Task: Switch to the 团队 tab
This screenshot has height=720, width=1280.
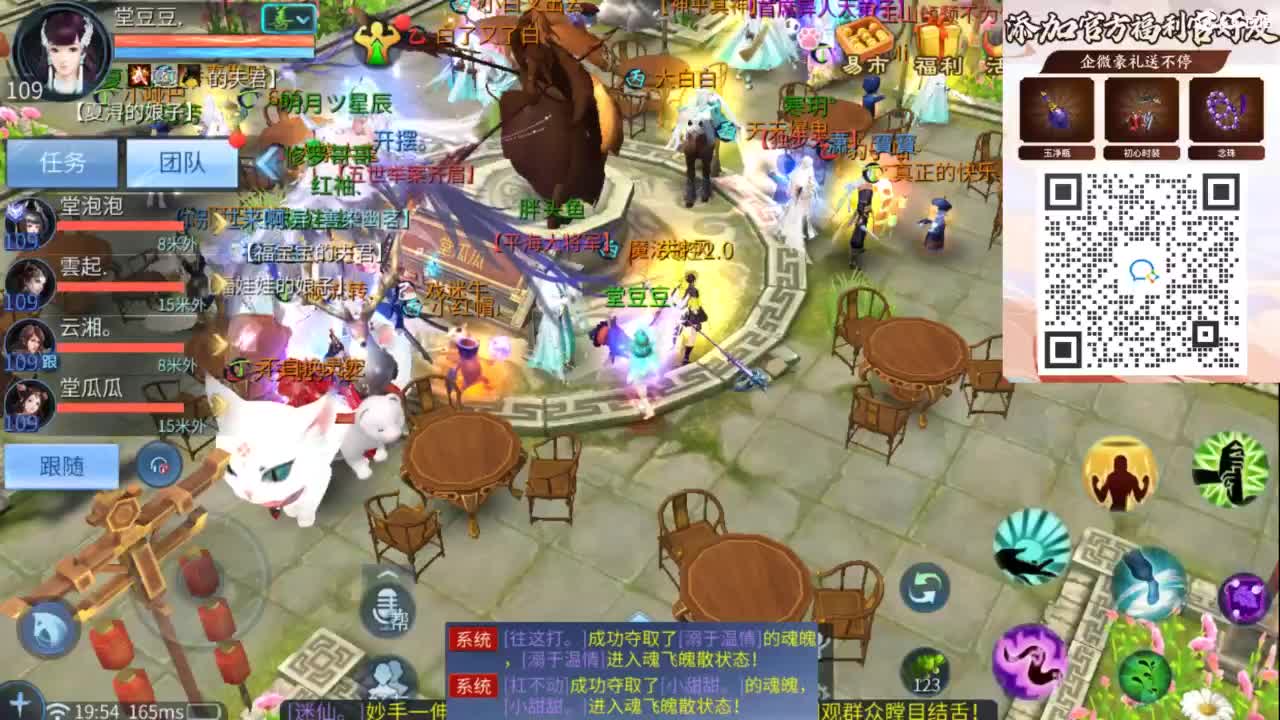Action: [x=184, y=161]
